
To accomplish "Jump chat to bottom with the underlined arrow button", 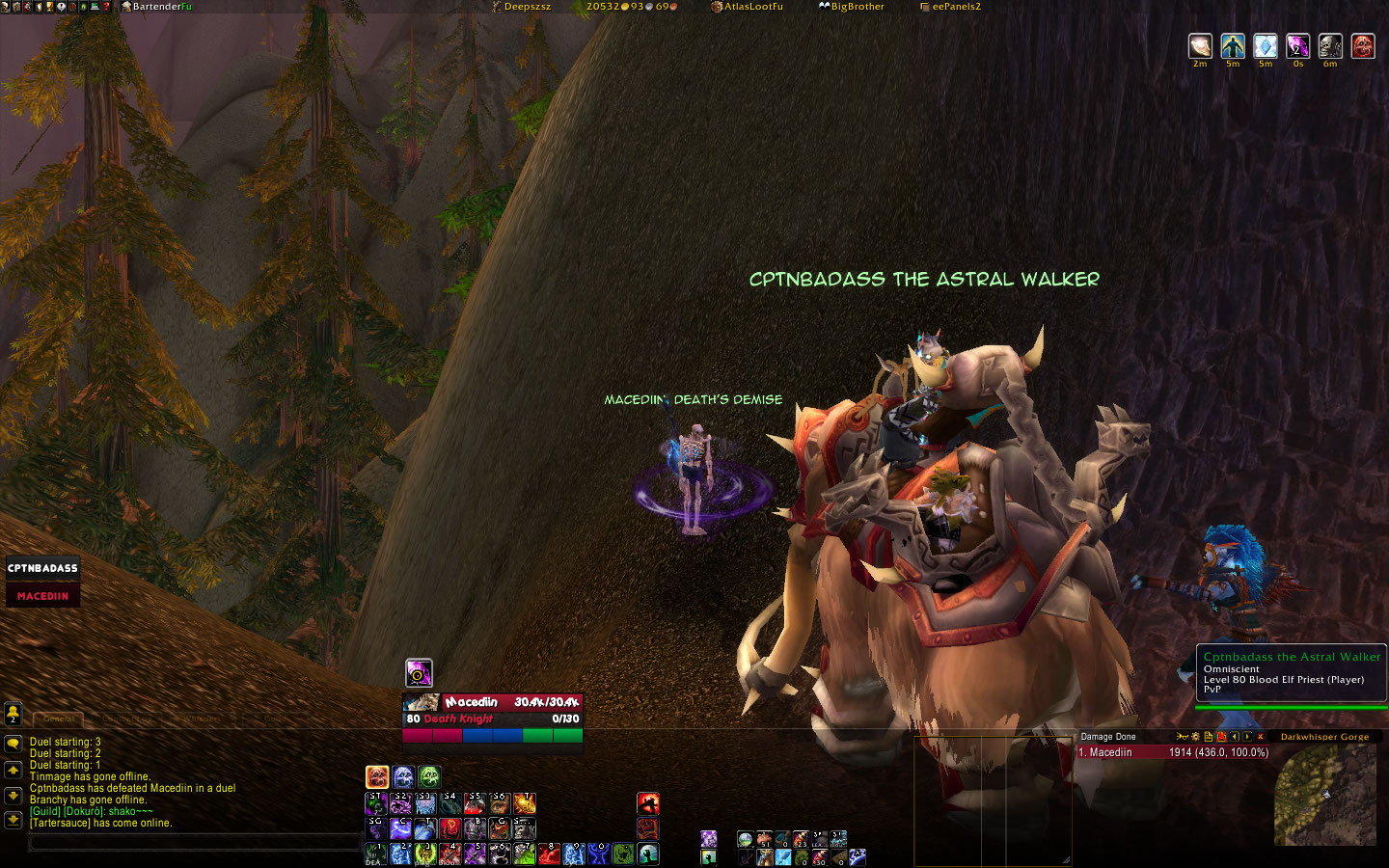I will 14,821.
